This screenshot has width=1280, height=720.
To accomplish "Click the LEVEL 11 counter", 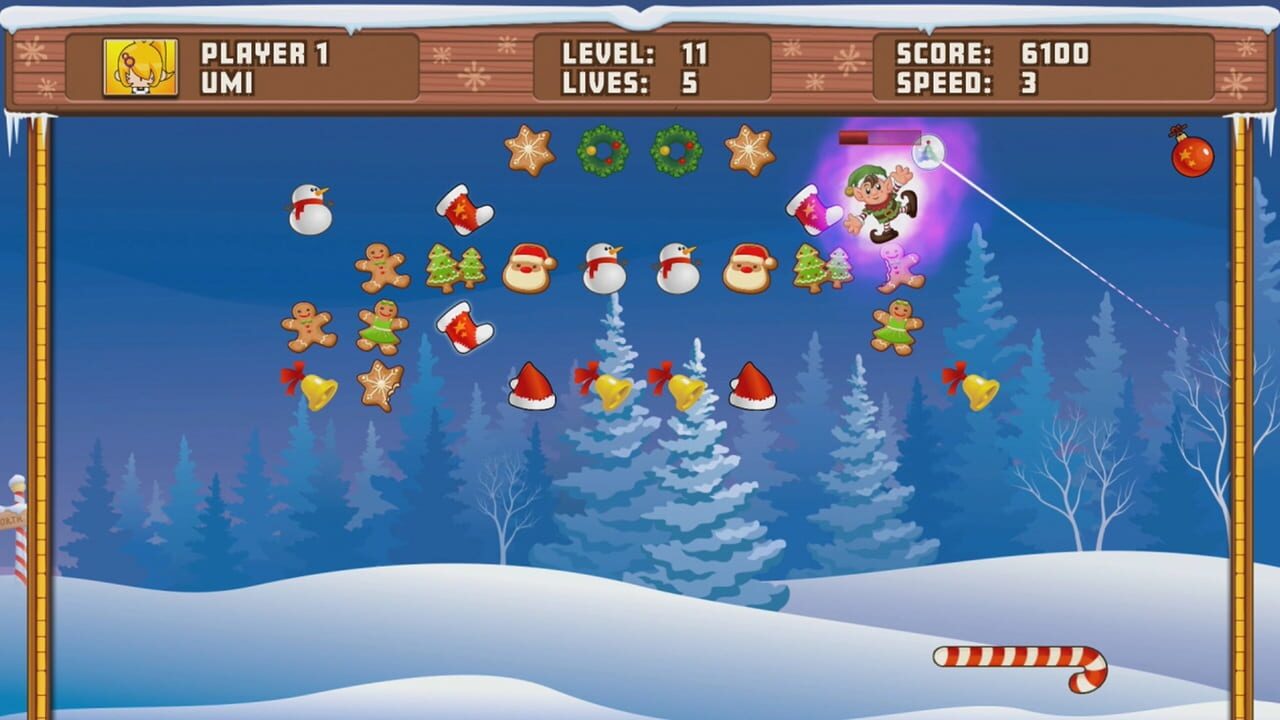I will click(628, 55).
